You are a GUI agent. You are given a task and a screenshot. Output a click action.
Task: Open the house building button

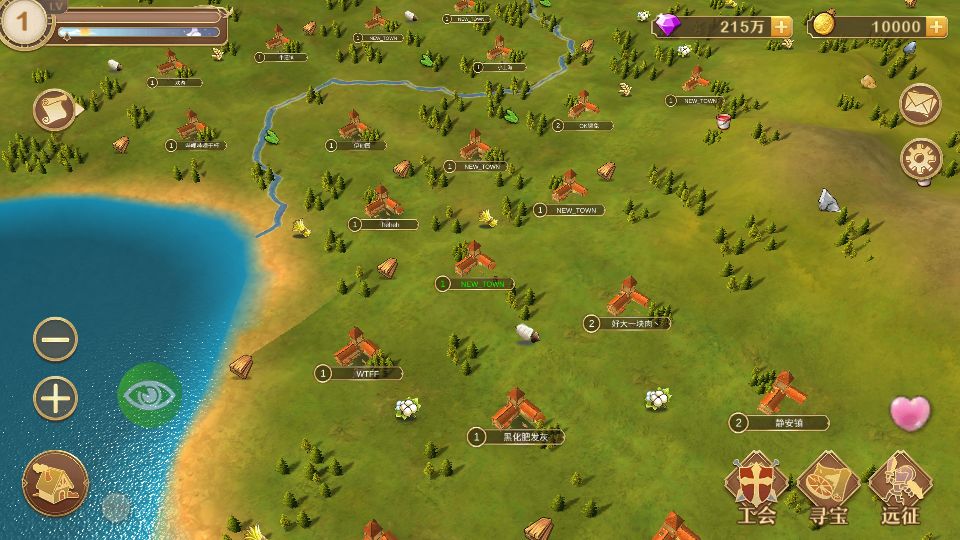pyautogui.click(x=55, y=483)
